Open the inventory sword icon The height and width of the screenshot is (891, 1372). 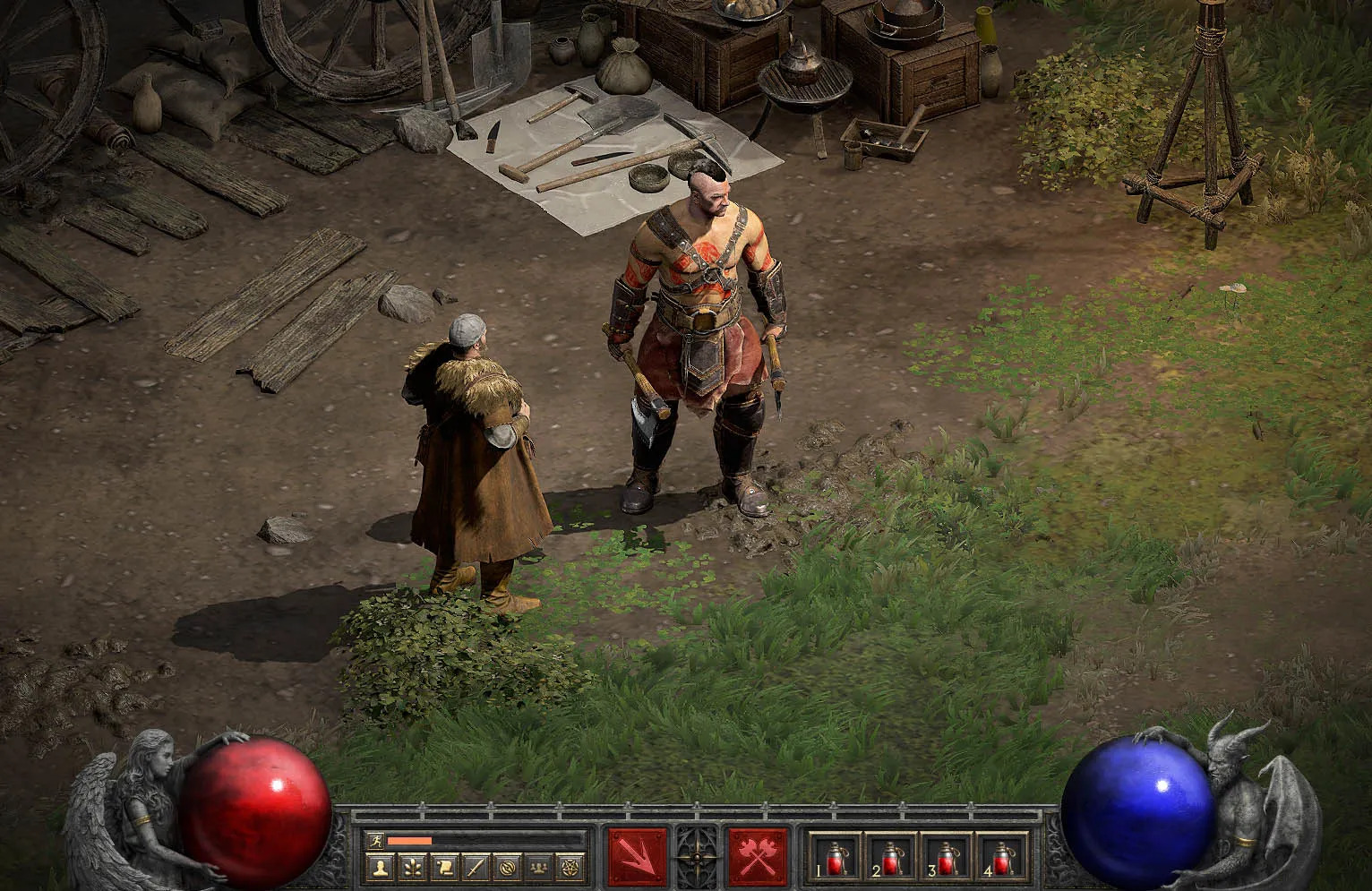(x=476, y=867)
